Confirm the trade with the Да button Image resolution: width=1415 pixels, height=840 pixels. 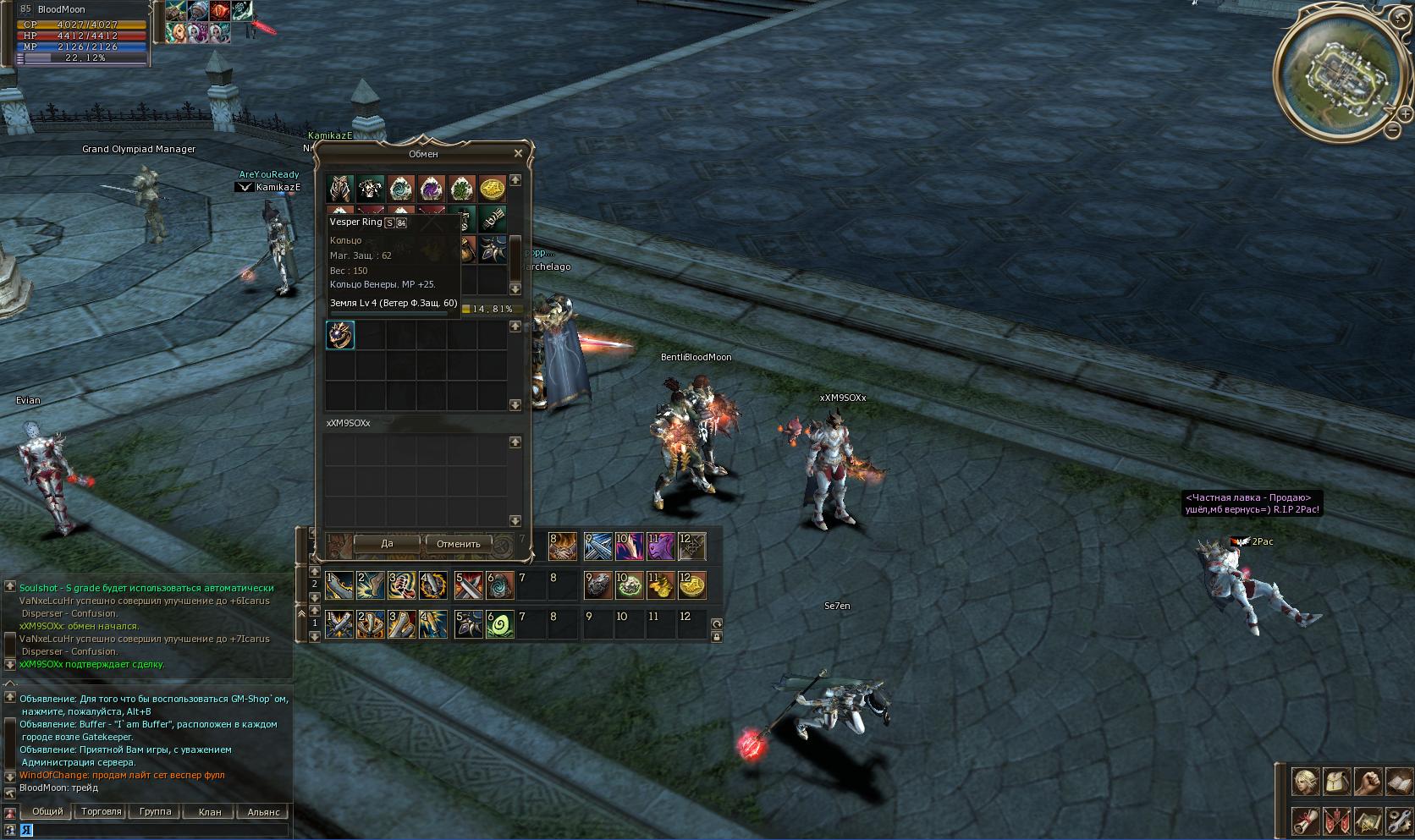point(387,544)
